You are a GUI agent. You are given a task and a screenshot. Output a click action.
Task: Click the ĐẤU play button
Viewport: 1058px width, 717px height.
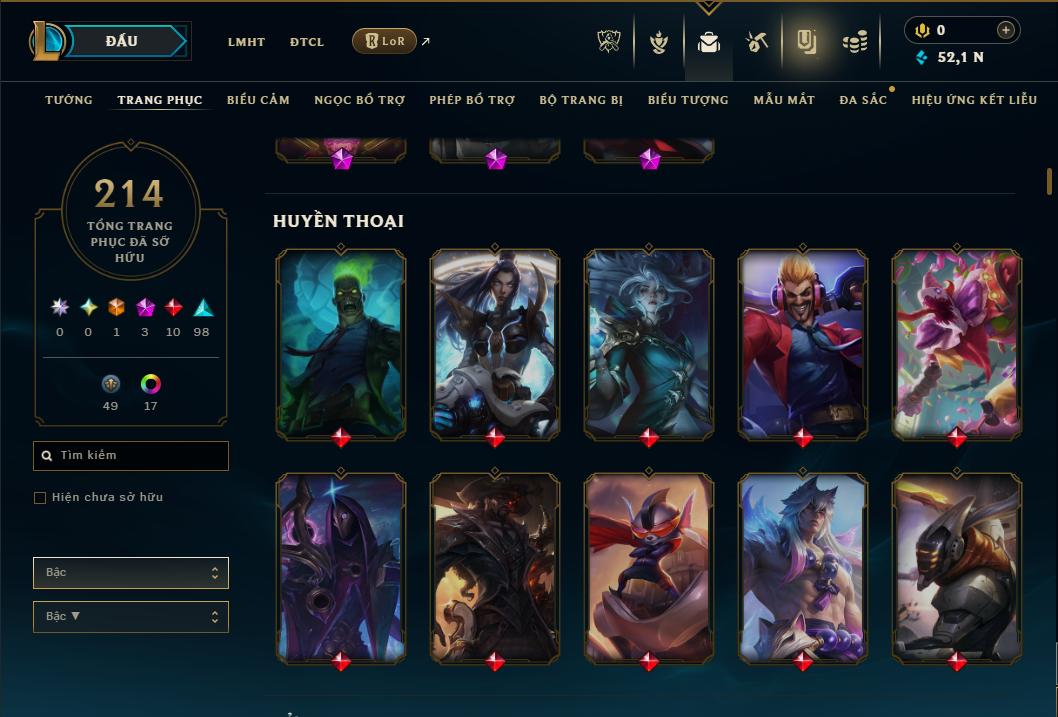[122, 41]
